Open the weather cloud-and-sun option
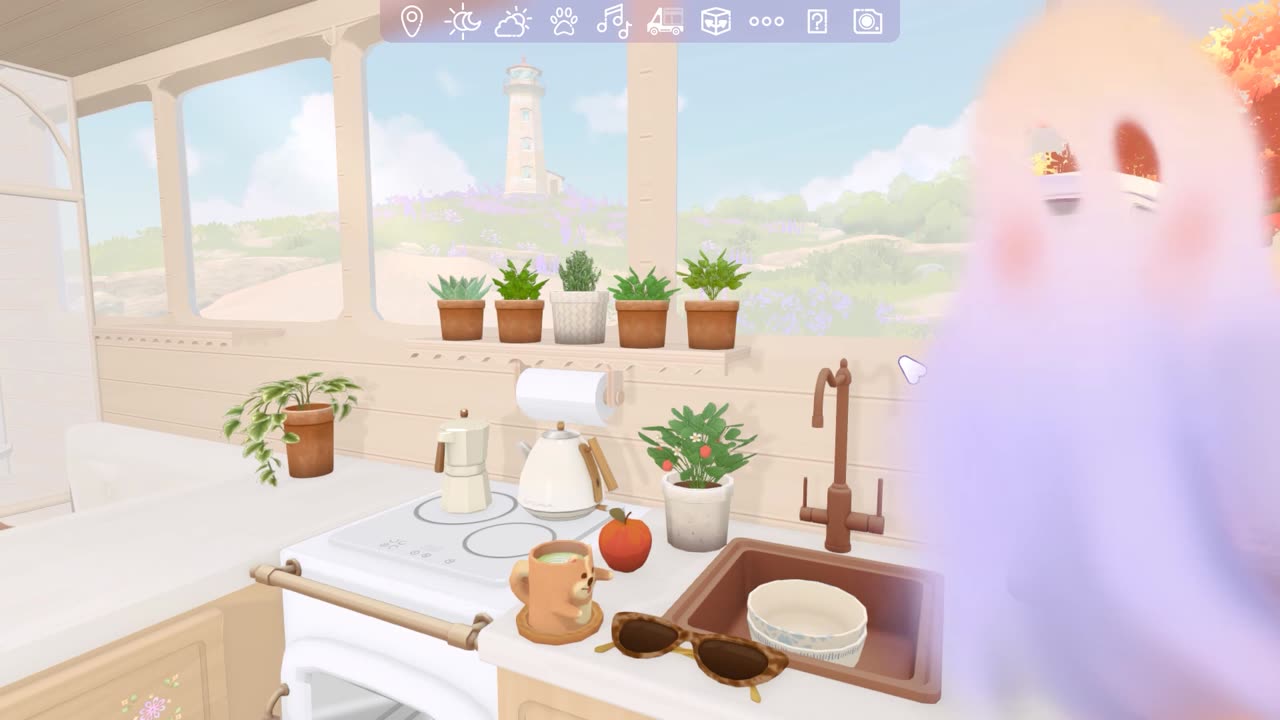The image size is (1280, 720). click(513, 21)
